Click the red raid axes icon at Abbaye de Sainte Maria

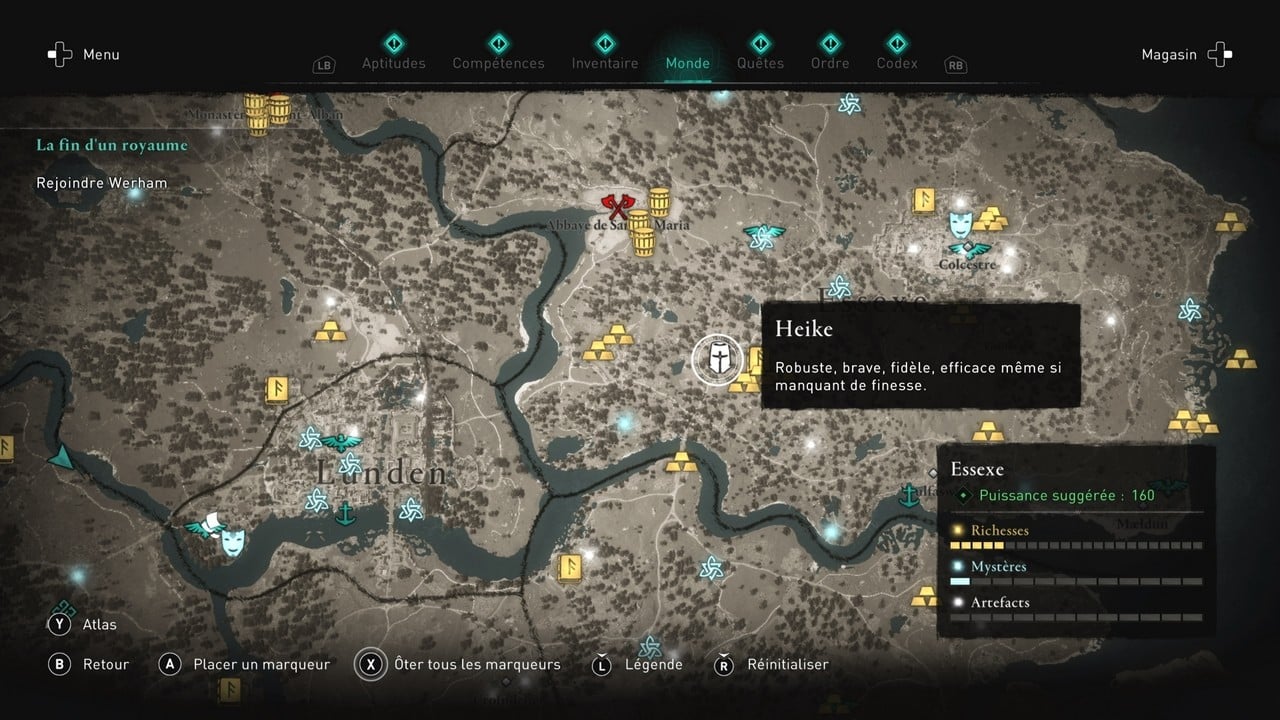coord(617,207)
